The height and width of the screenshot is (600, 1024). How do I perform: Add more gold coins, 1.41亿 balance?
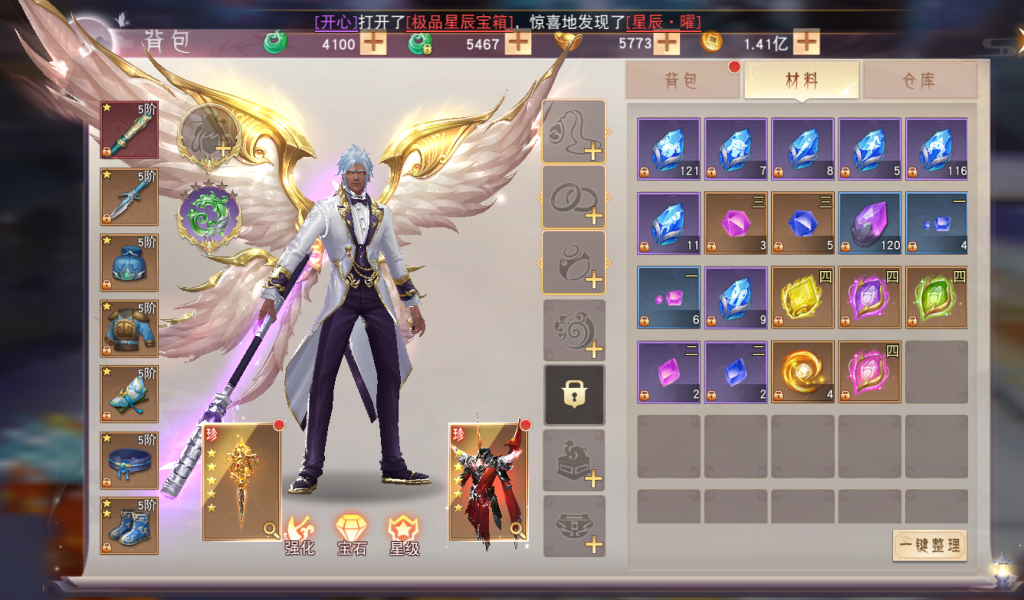point(806,43)
